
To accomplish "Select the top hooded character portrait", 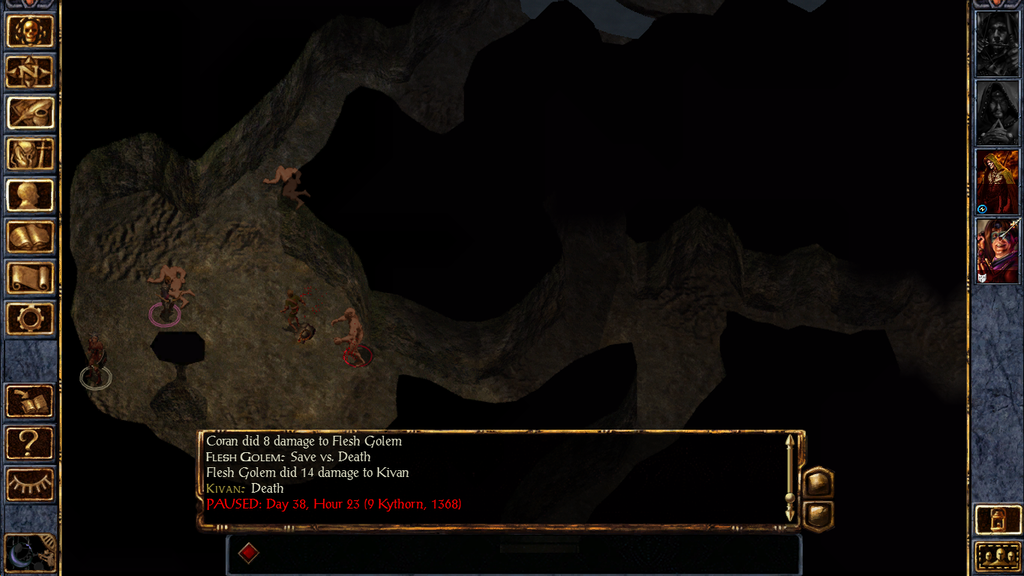I will pyautogui.click(x=997, y=43).
